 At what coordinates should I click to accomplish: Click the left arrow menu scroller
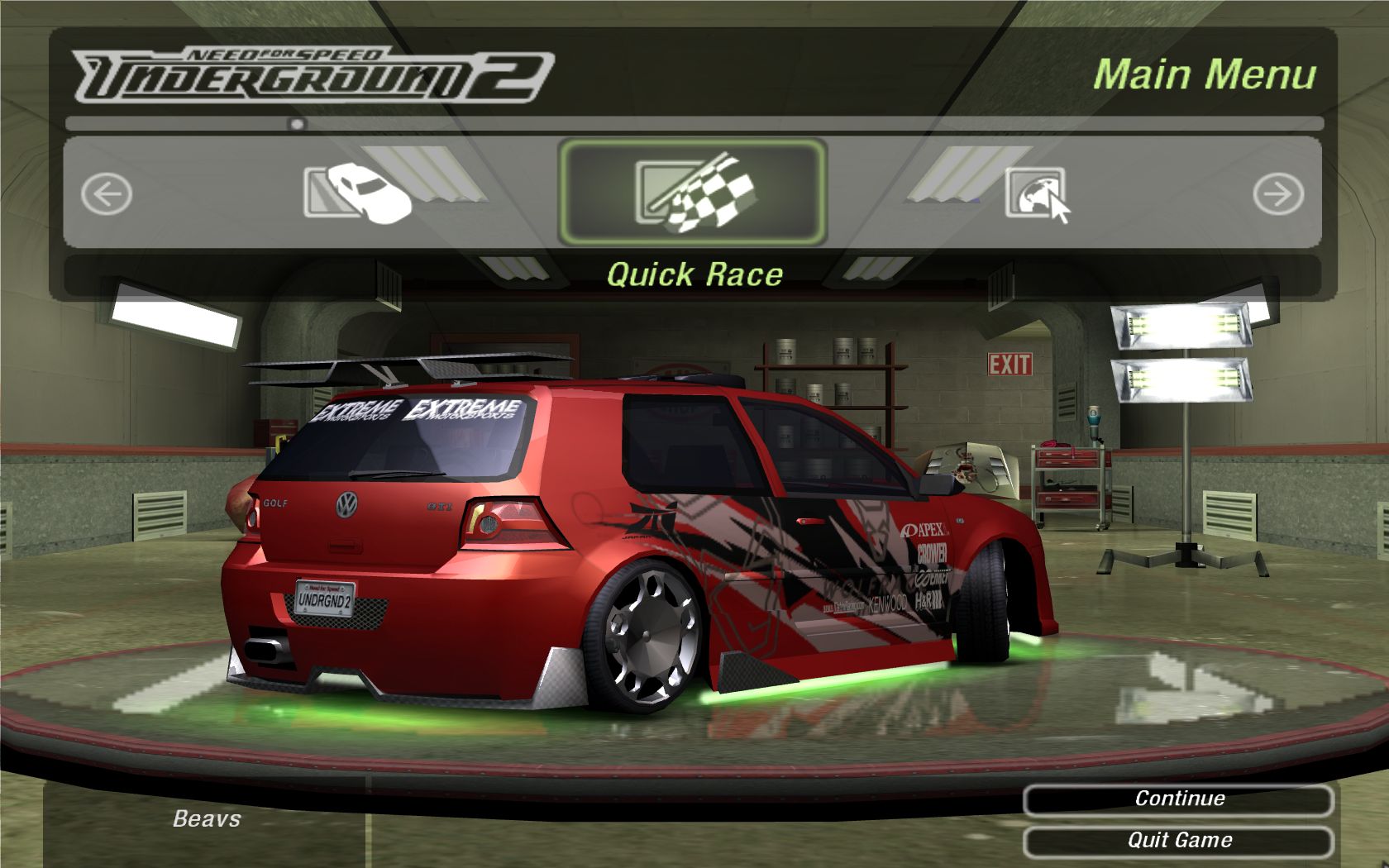coord(107,195)
